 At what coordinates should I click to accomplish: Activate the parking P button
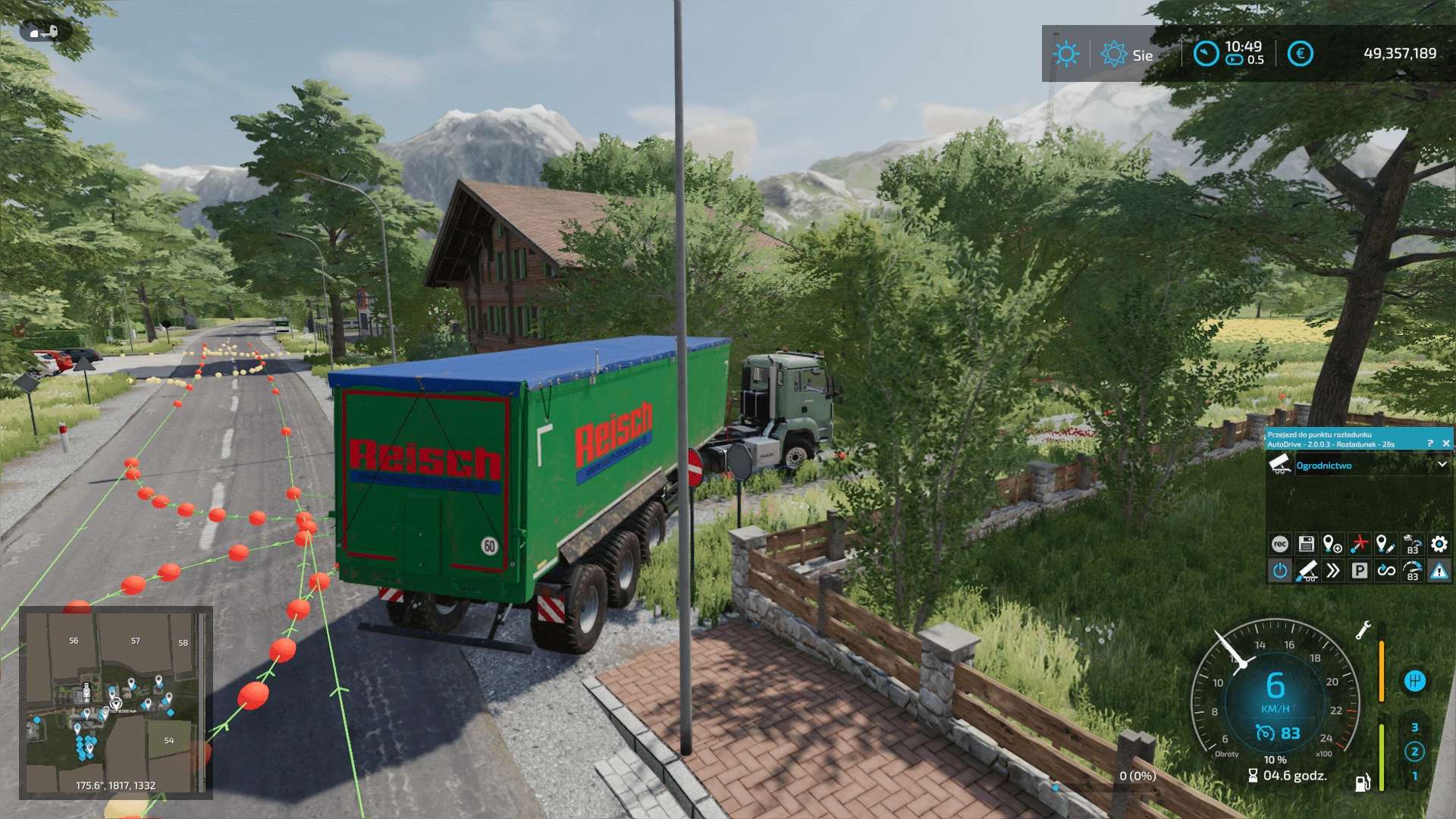tap(1359, 570)
